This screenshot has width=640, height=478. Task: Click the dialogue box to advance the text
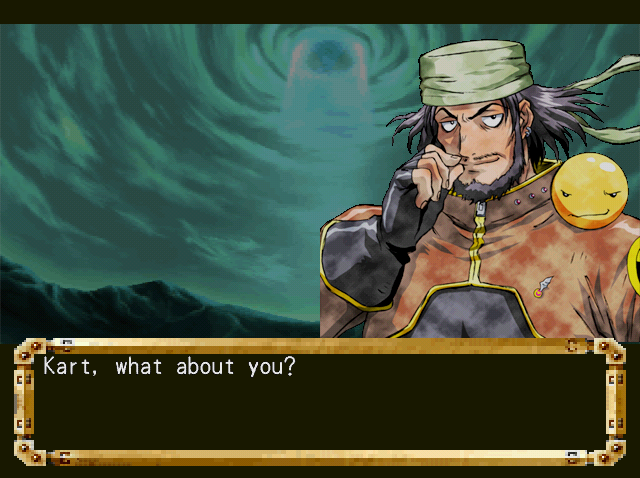tap(320, 402)
